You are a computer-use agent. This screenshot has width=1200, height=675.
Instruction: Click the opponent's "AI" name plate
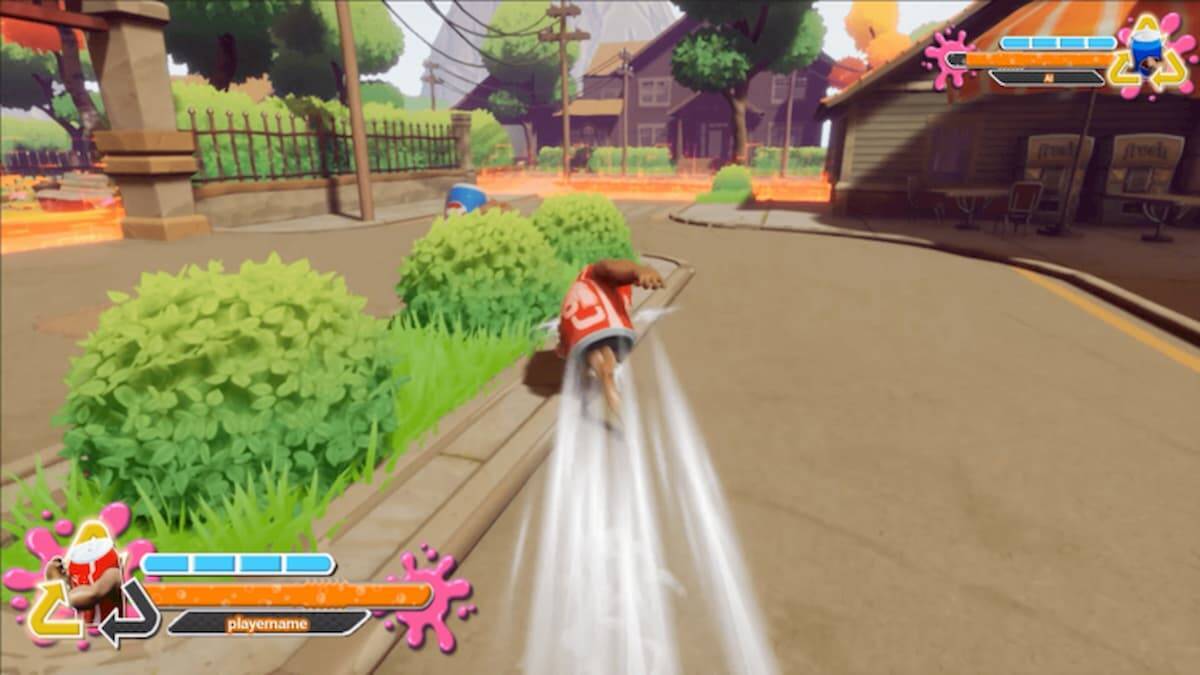(x=1047, y=77)
